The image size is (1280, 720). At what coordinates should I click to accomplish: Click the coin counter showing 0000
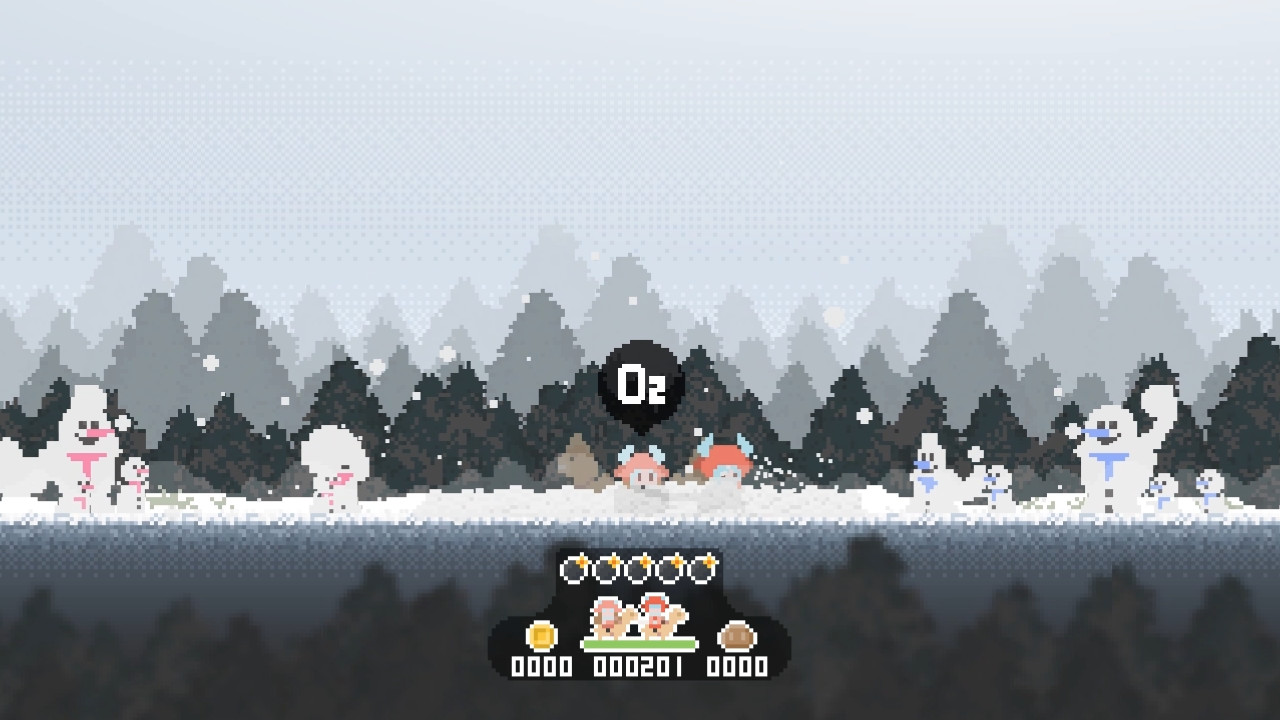[540, 665]
